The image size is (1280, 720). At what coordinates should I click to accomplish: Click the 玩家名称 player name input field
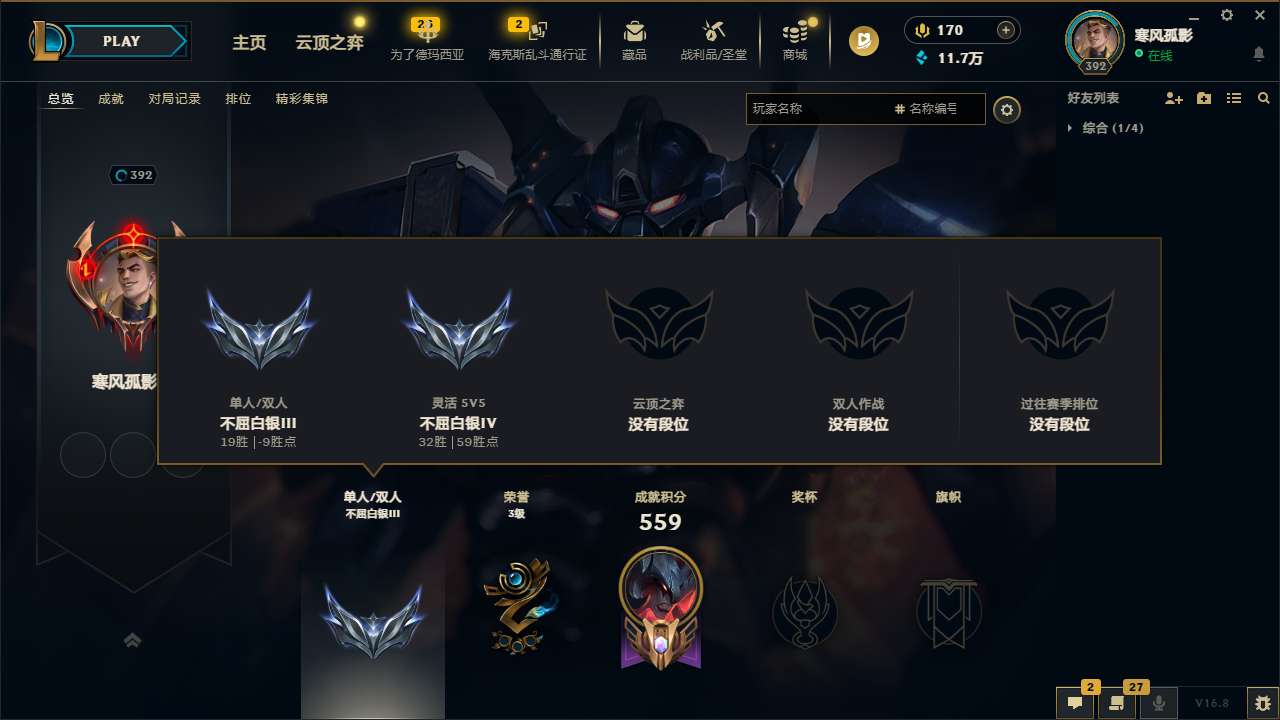click(820, 109)
